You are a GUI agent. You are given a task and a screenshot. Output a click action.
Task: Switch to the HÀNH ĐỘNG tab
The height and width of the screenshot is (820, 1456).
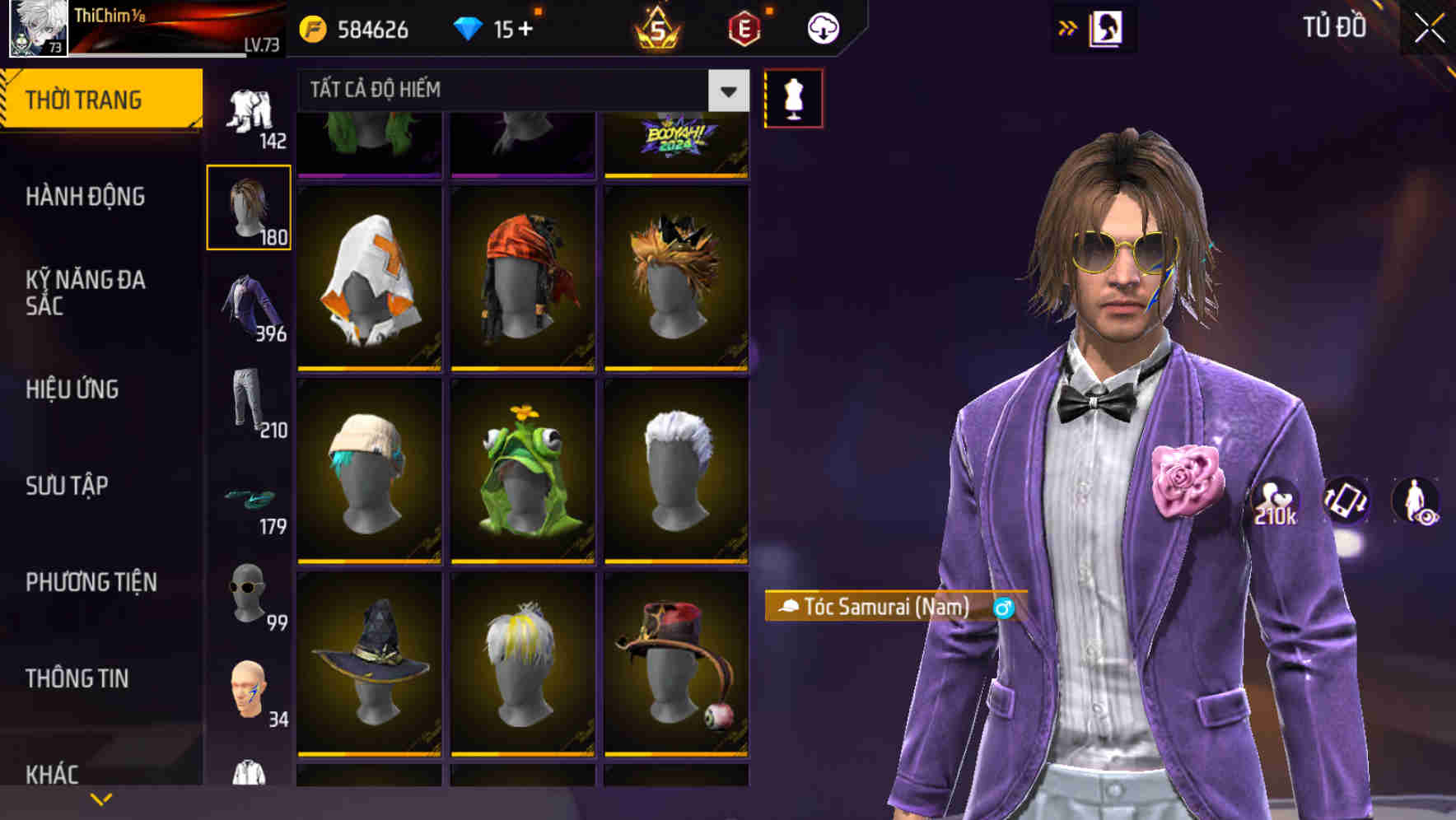[85, 197]
